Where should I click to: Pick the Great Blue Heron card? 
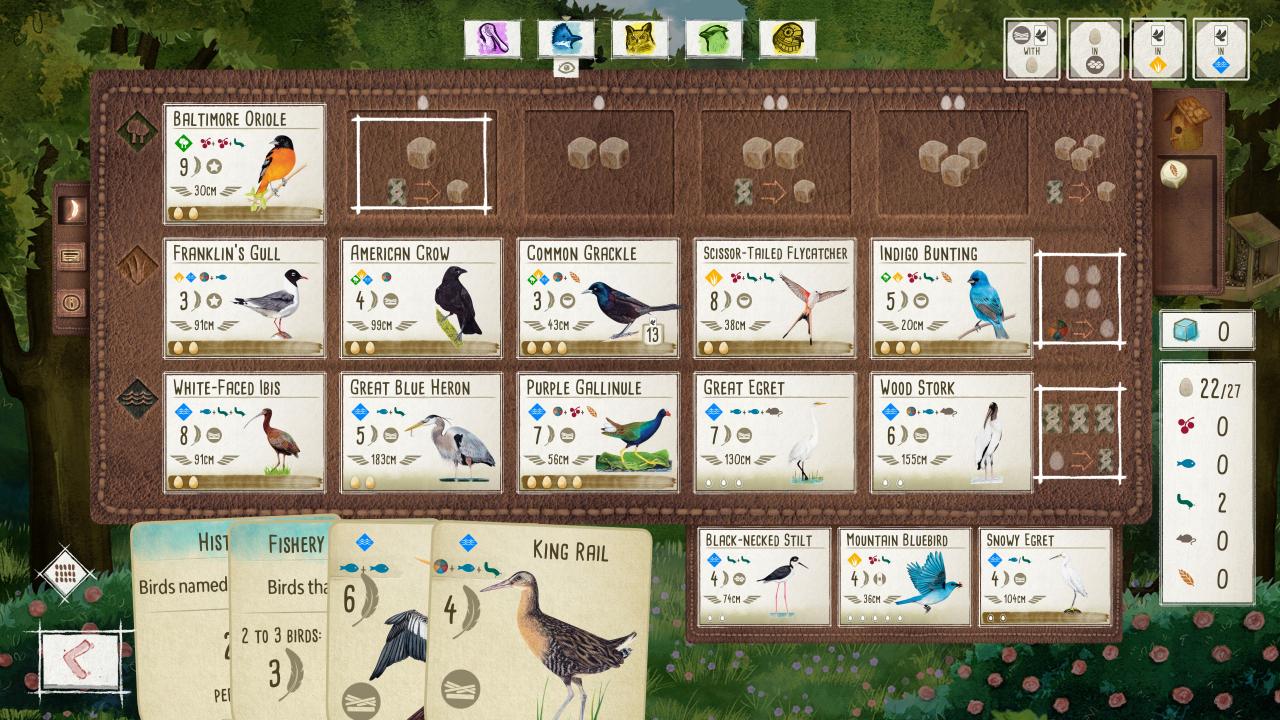tap(421, 432)
